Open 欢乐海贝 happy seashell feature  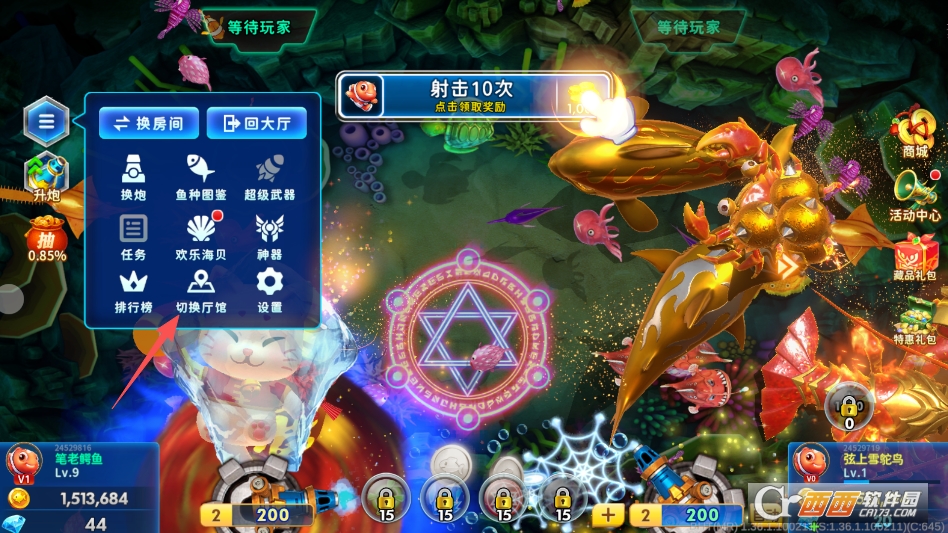201,236
